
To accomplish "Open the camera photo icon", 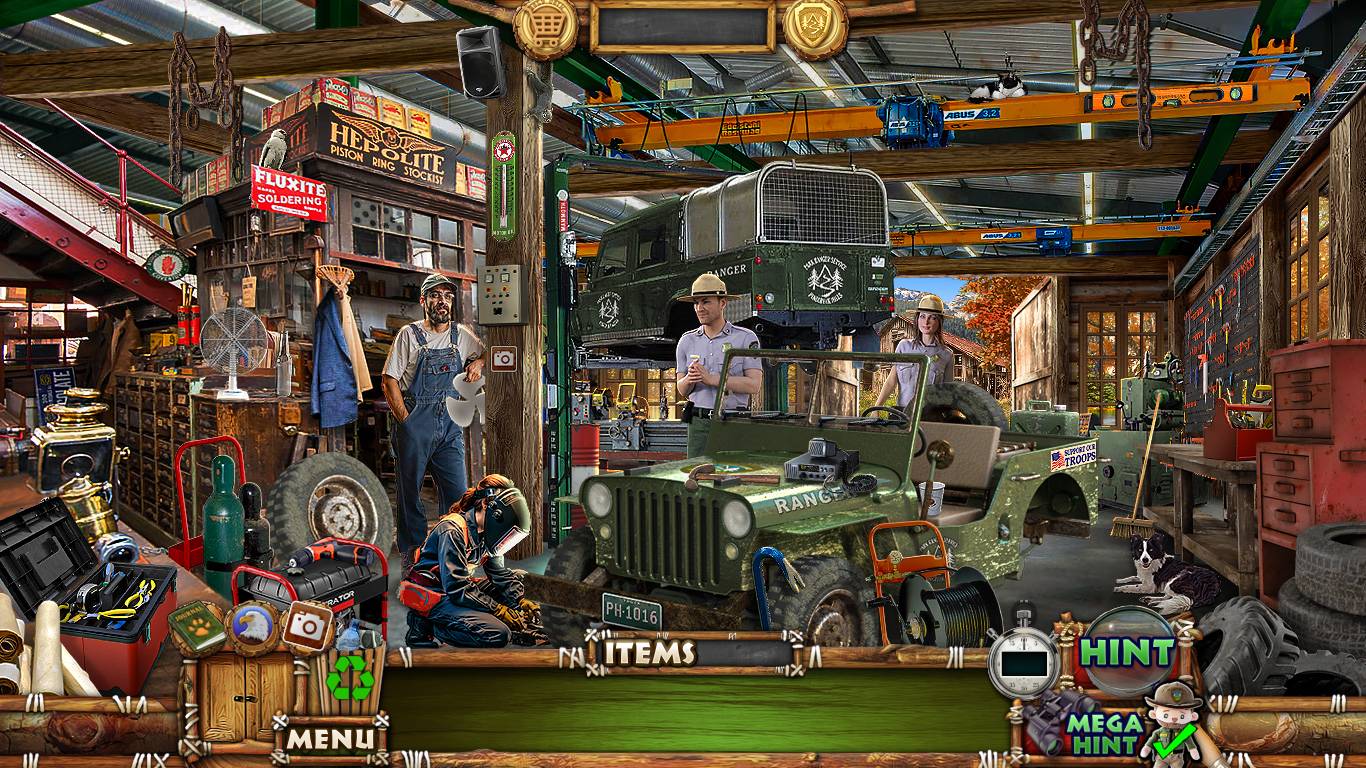I will 307,627.
